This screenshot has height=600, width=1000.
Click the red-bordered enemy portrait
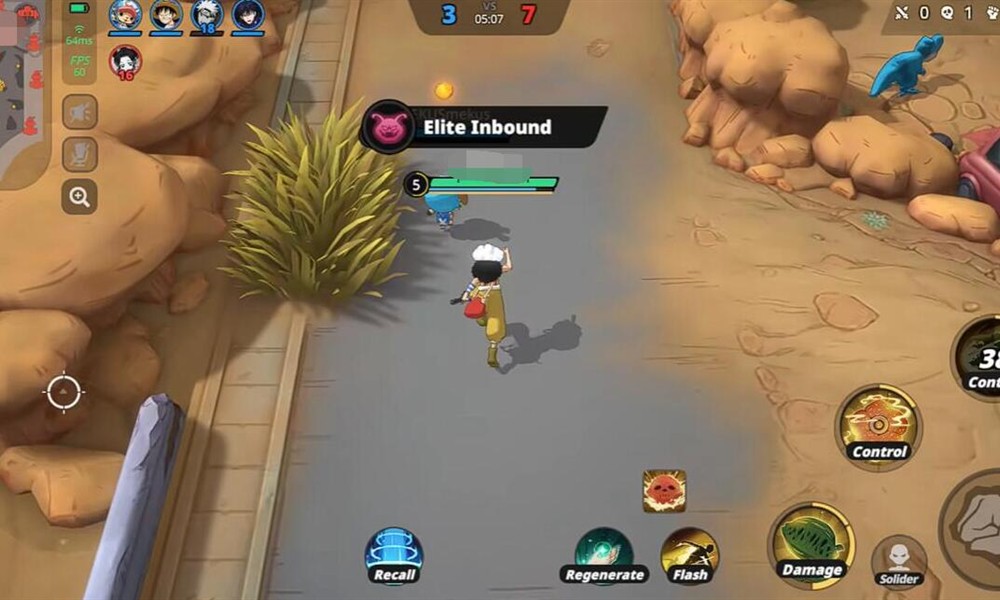[125, 61]
